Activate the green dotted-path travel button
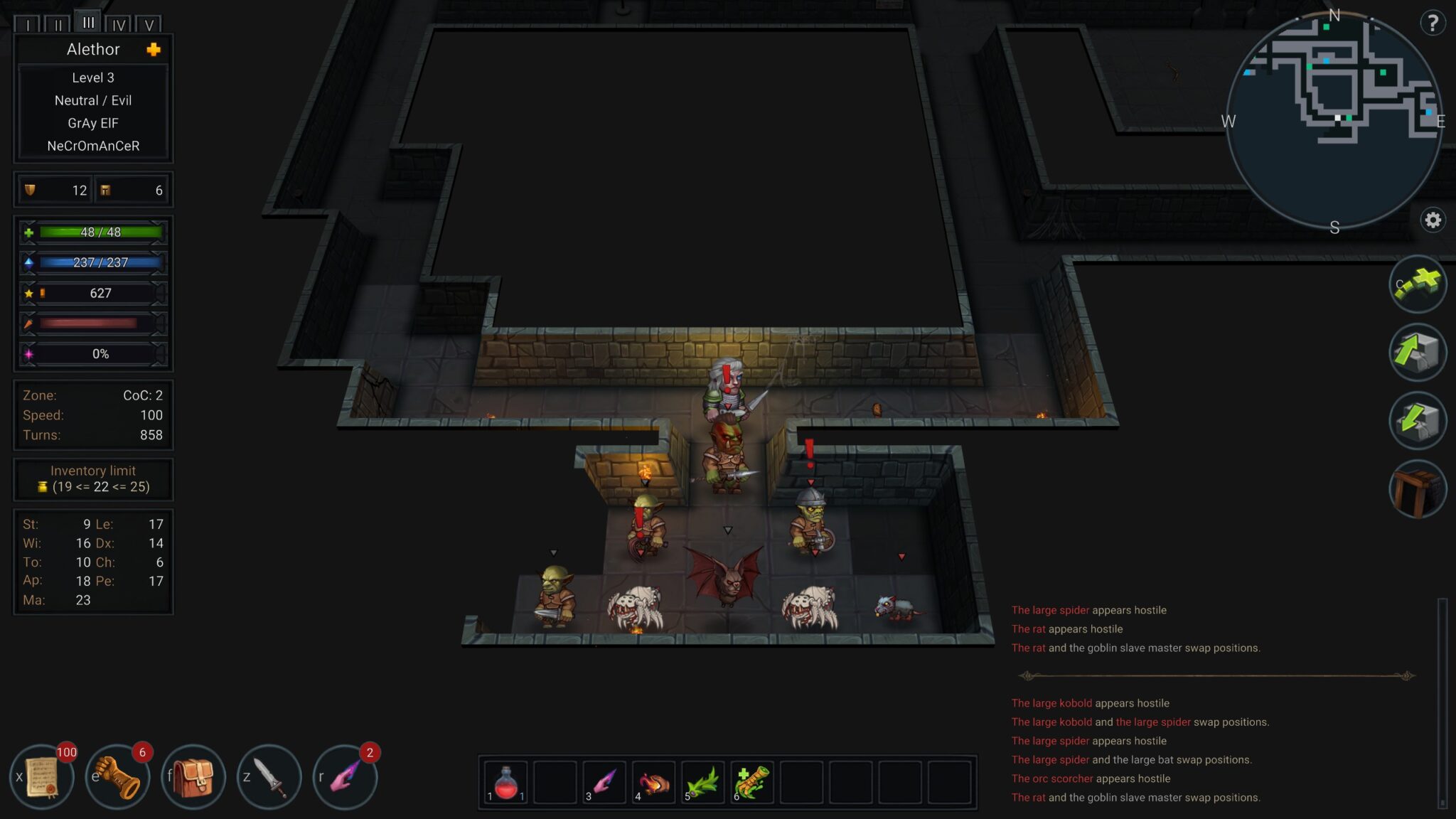The image size is (1456, 819). (x=1418, y=284)
